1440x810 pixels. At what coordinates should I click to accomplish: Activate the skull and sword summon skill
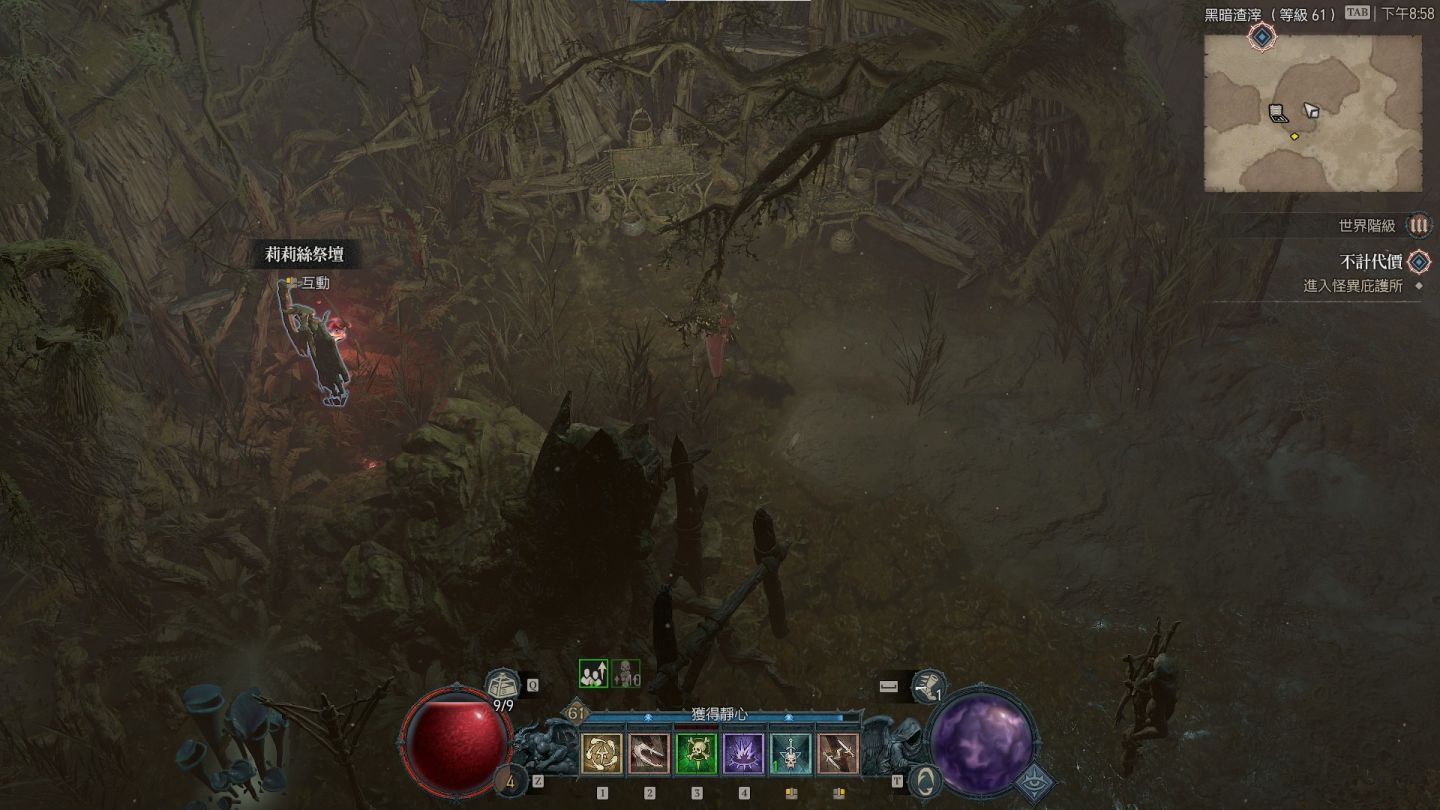(791, 754)
